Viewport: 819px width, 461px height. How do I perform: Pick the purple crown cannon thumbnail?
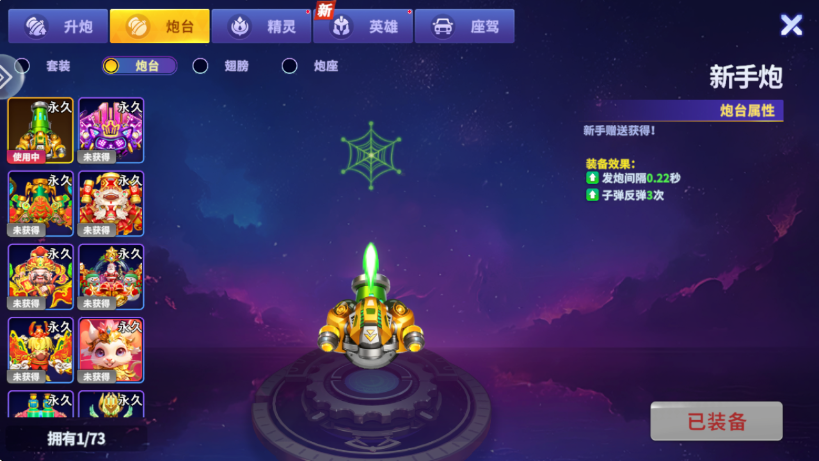tap(111, 130)
